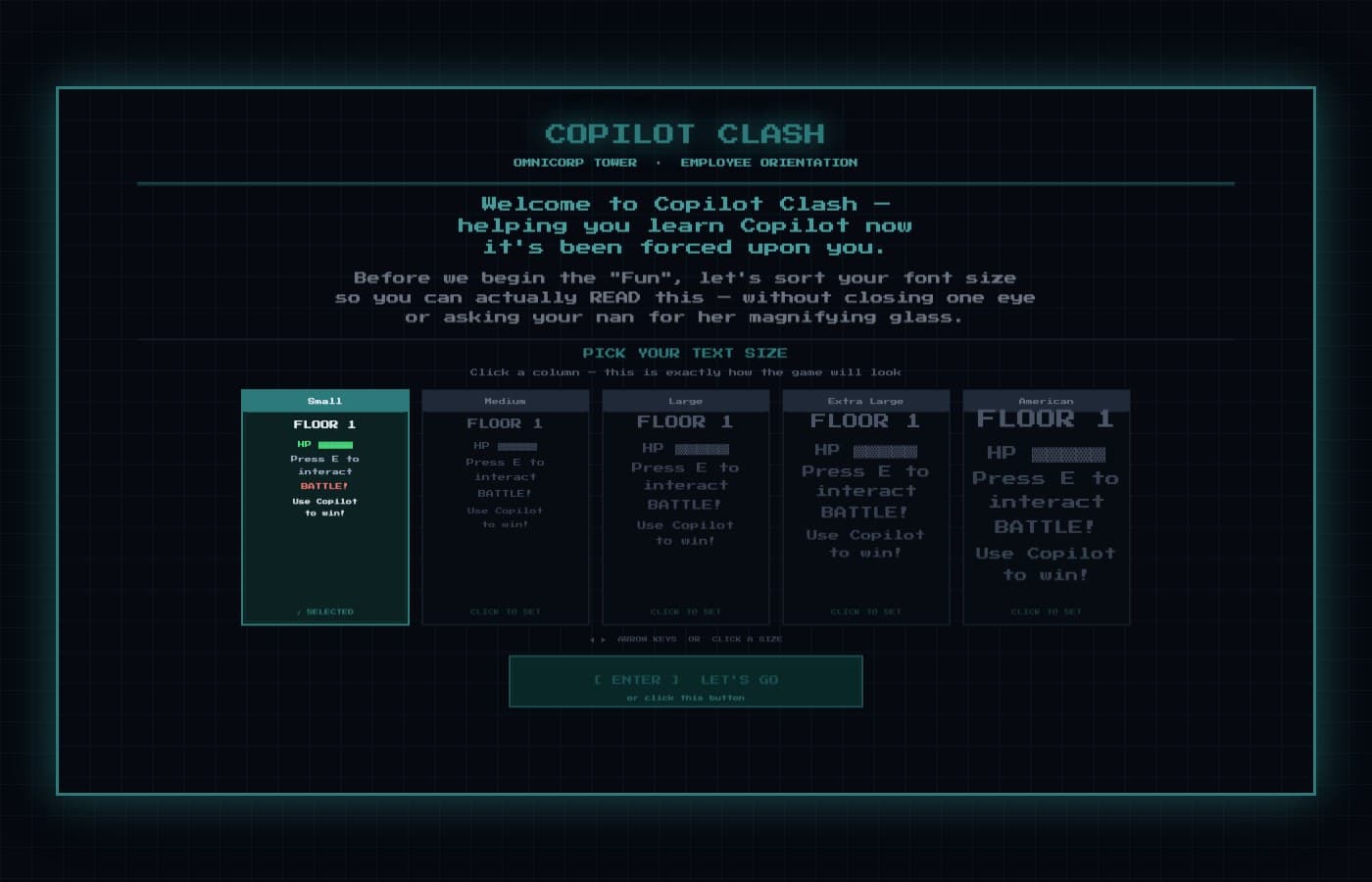The height and width of the screenshot is (882, 1372).
Task: Click CLICK TO SET under Extra Large
Action: point(865,611)
